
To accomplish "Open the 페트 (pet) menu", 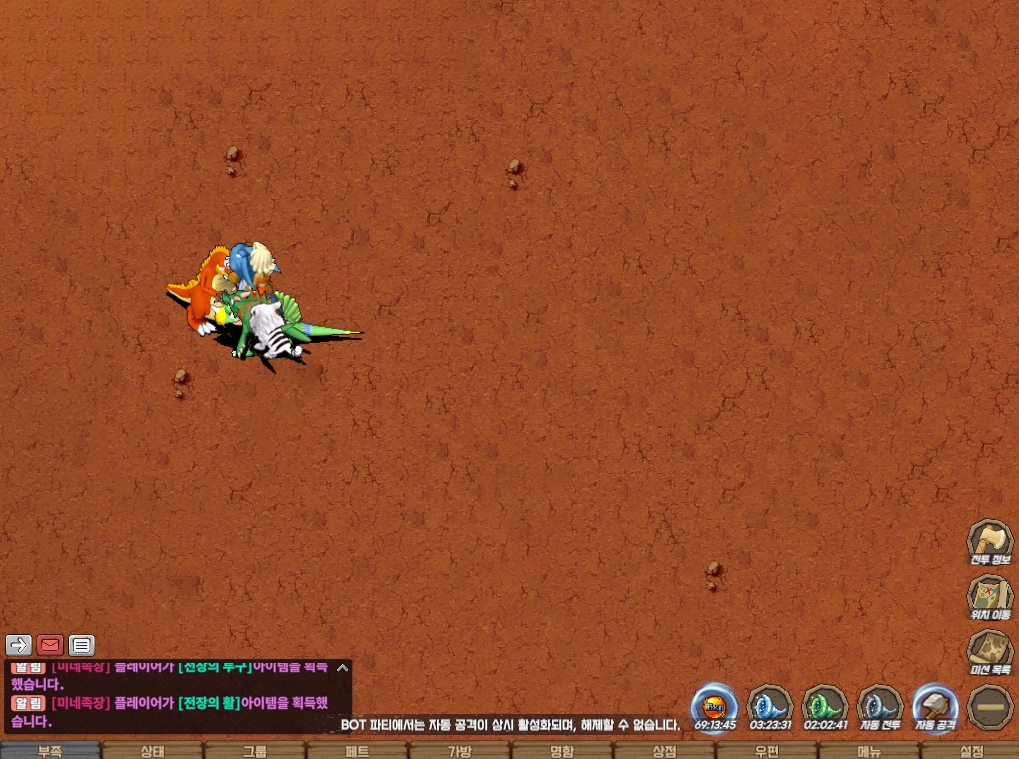I will click(x=357, y=751).
